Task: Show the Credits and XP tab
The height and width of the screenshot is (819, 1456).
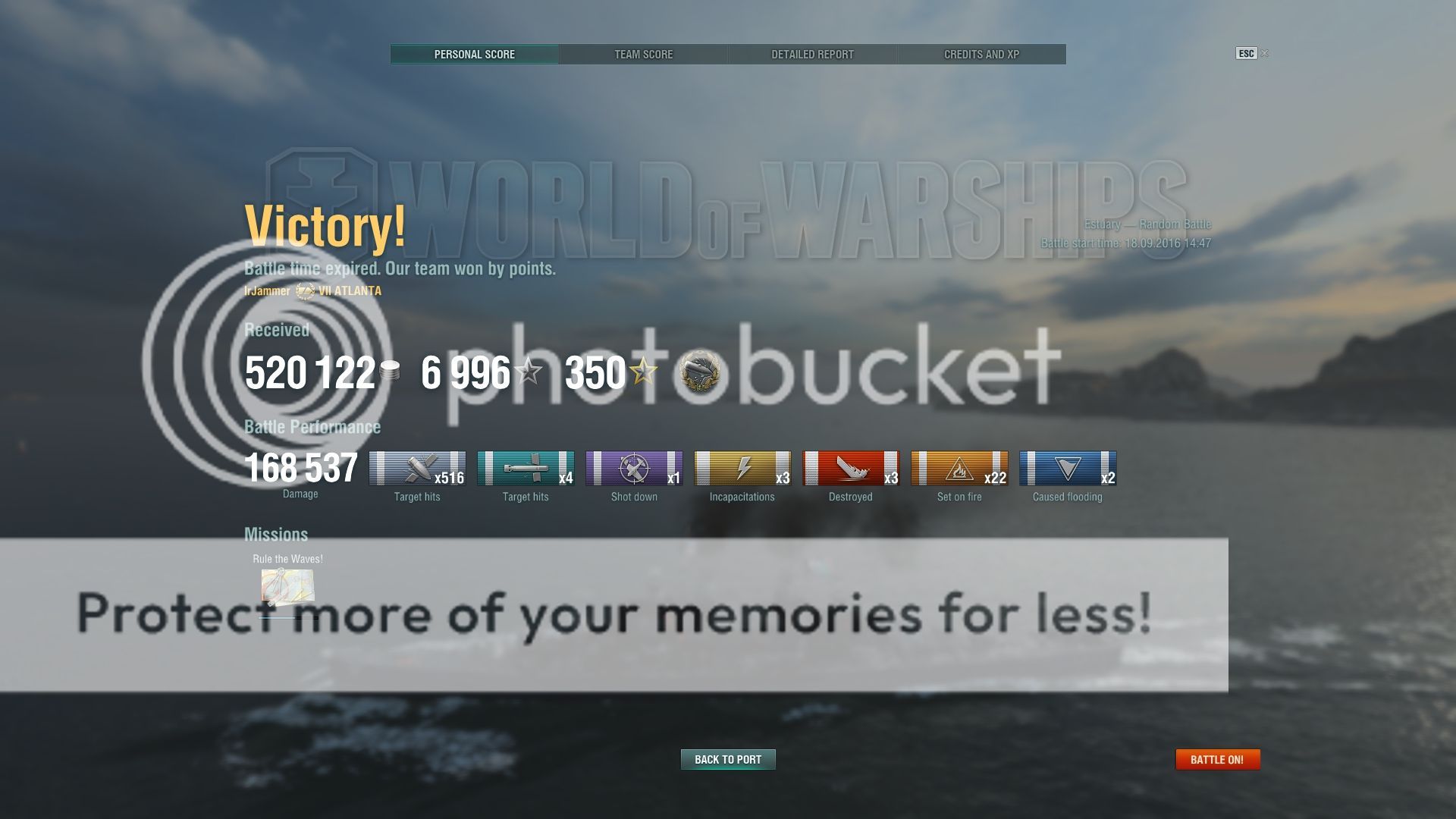Action: tap(981, 54)
